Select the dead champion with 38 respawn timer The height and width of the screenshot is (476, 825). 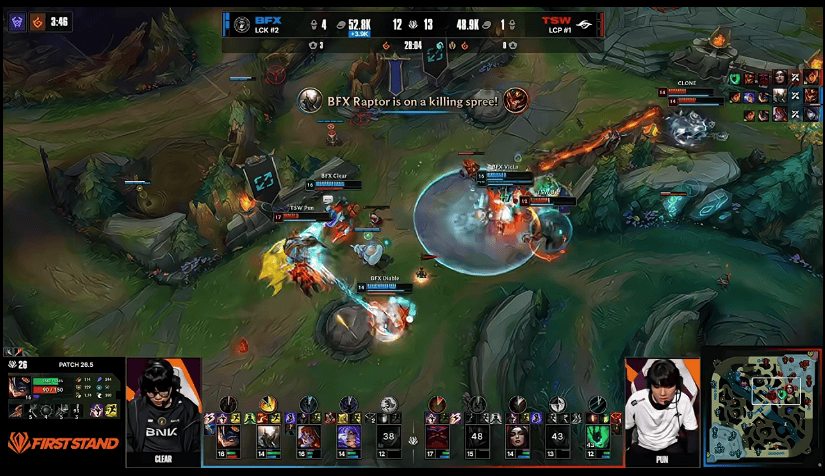pos(390,436)
